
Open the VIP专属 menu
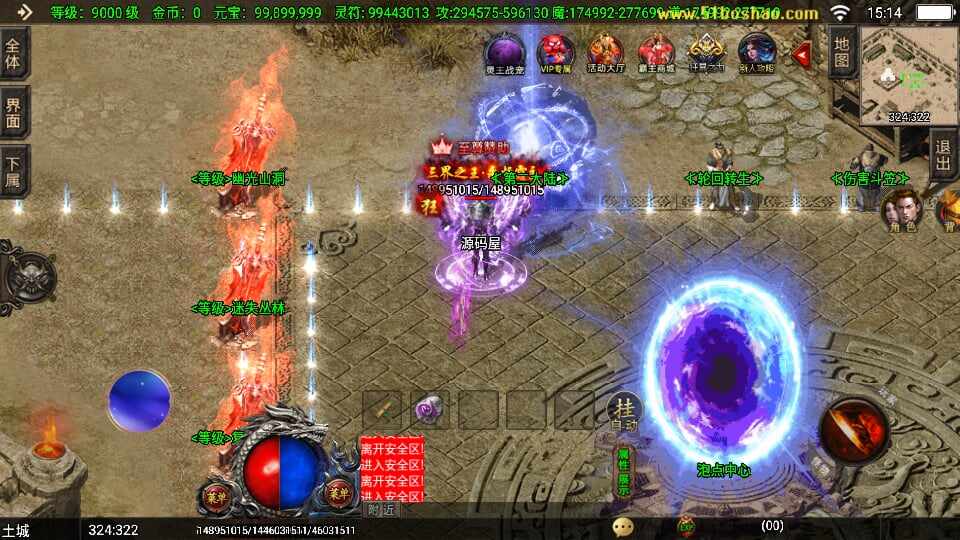(x=555, y=52)
